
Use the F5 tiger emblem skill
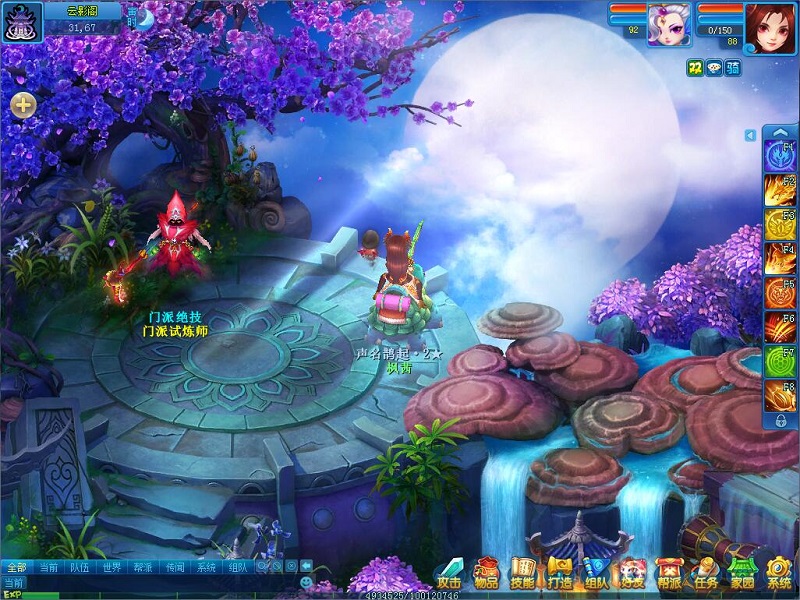point(780,292)
